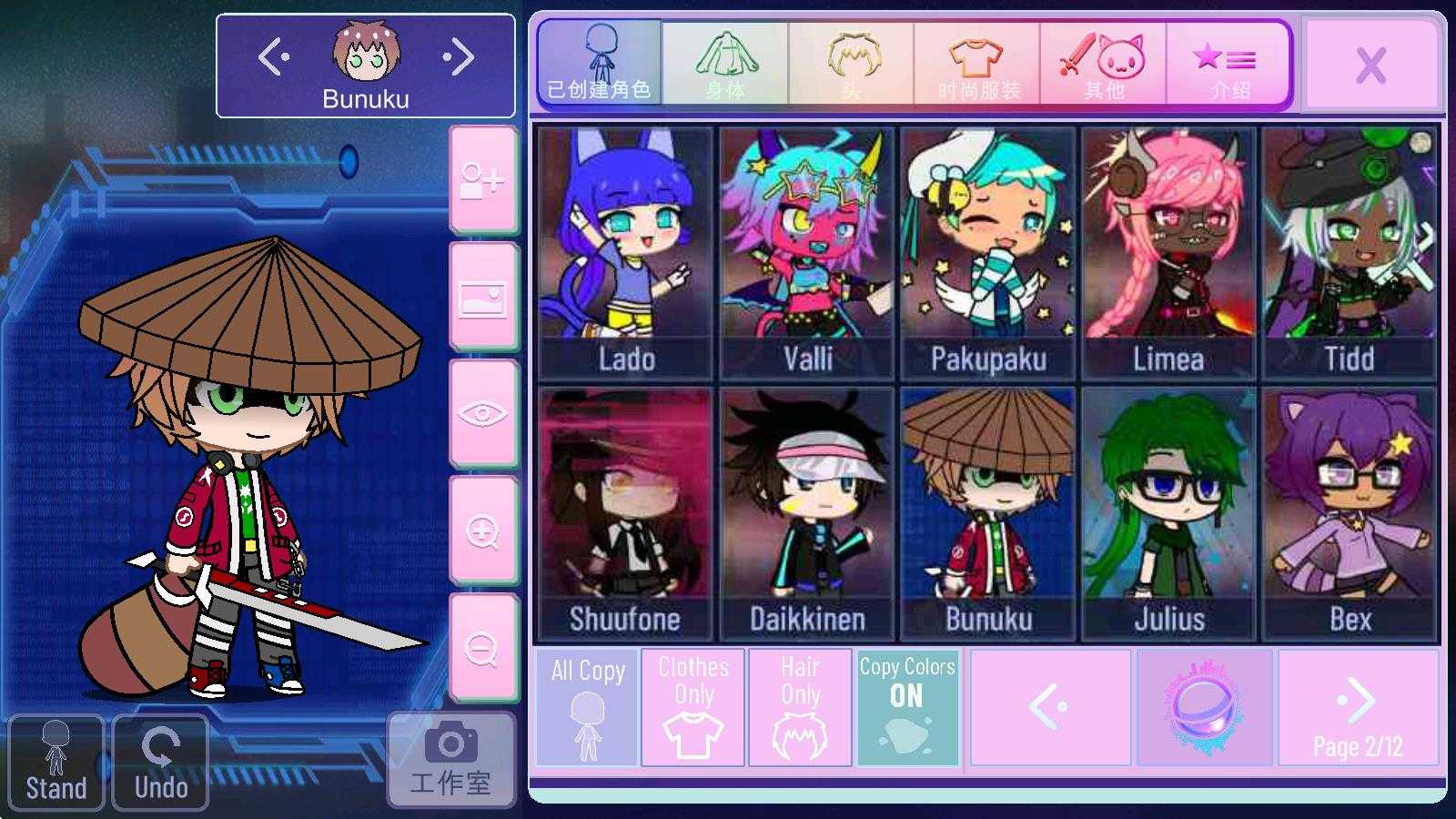Select Limea from the preset grid
The height and width of the screenshot is (819, 1456).
1168,253
